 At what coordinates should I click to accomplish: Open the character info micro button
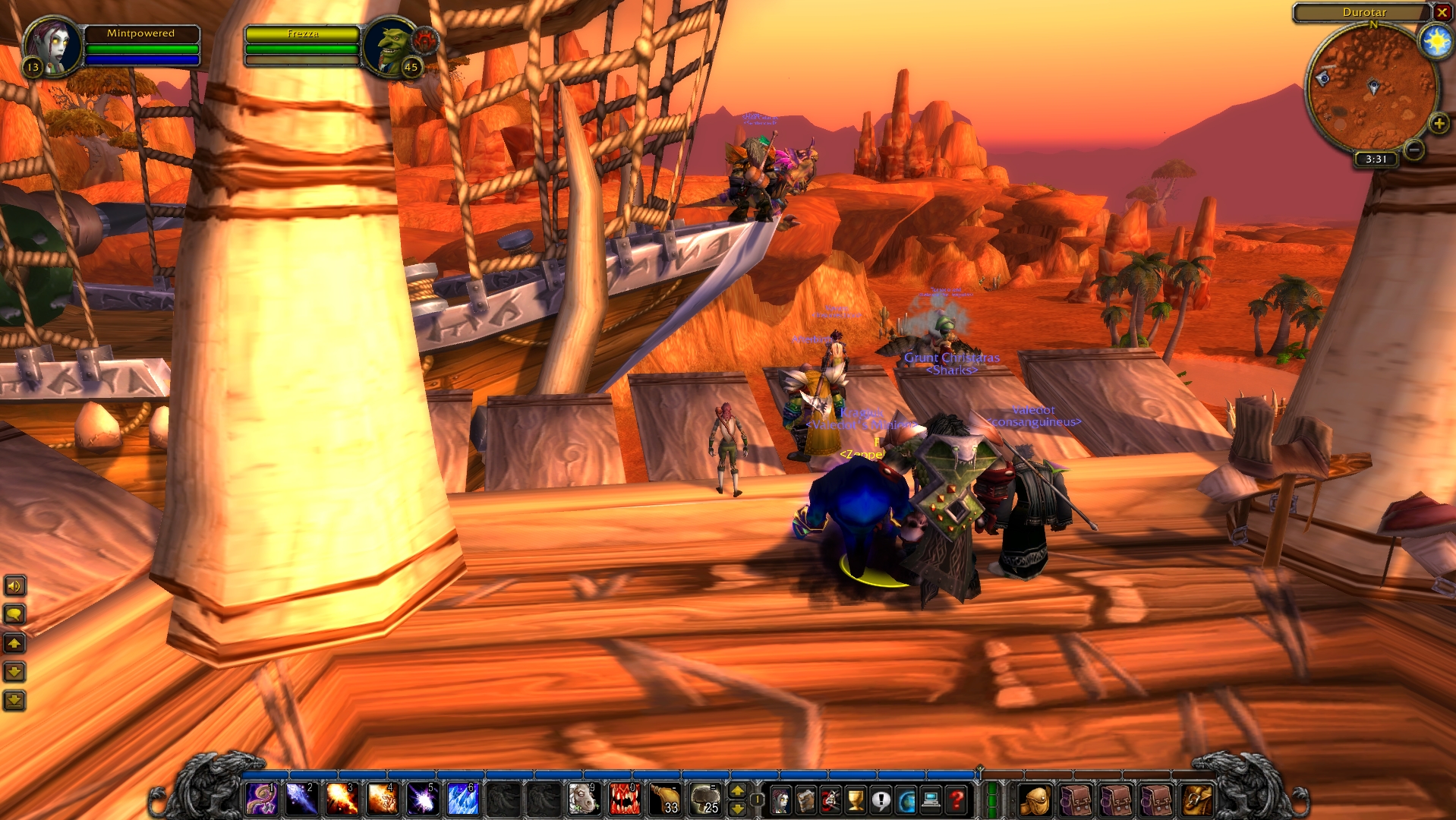(x=780, y=799)
